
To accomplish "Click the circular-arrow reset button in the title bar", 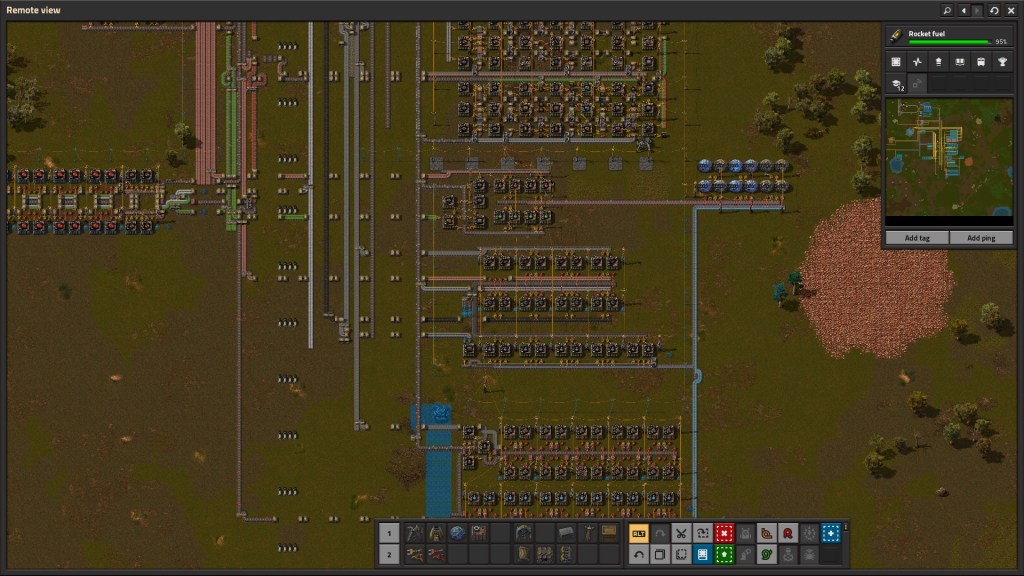I will pos(994,10).
